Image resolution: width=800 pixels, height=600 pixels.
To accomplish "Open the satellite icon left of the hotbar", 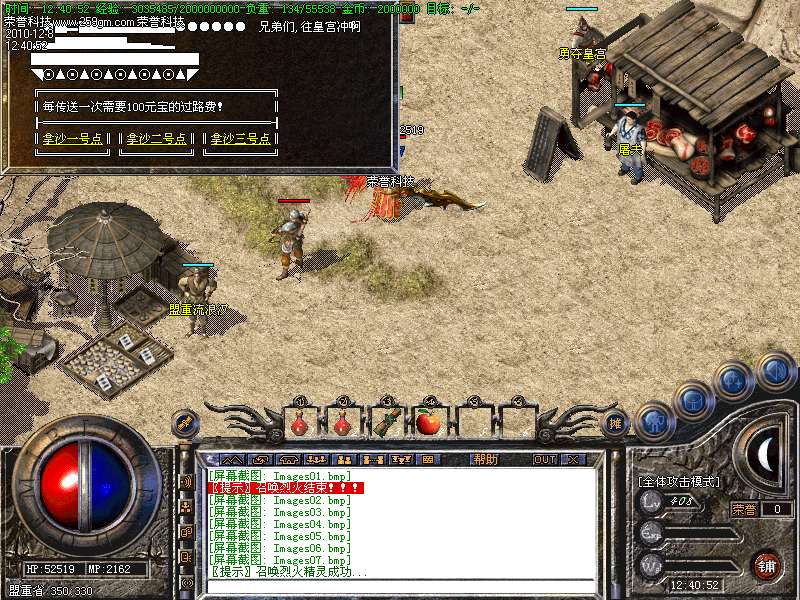I will coord(185,424).
